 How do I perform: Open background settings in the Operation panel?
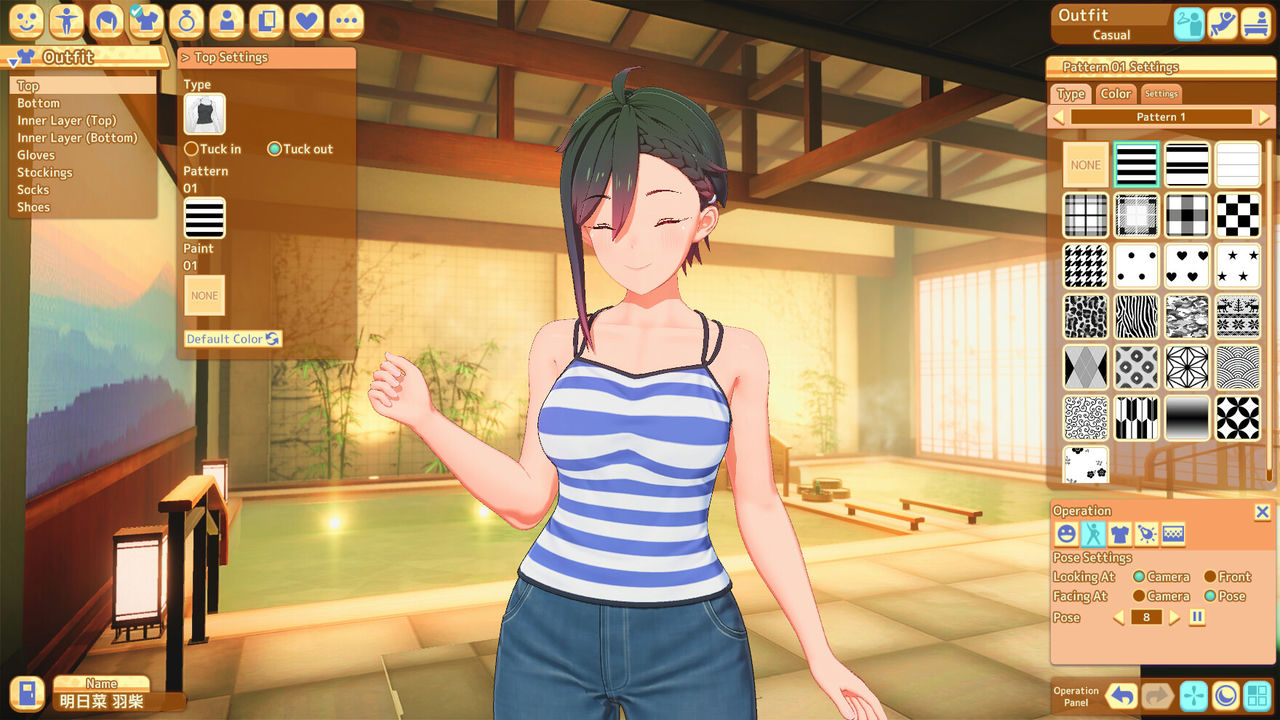tap(1174, 534)
